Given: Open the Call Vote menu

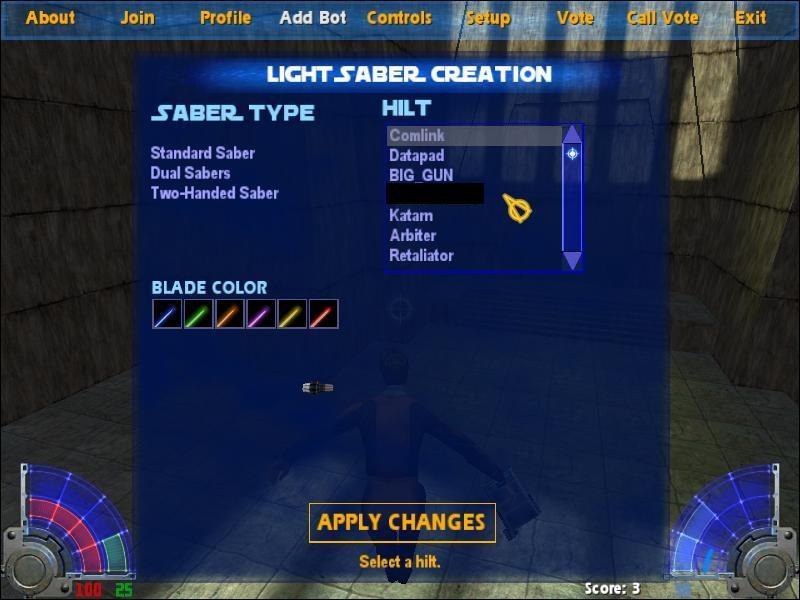Looking at the screenshot, I should click(x=663, y=18).
